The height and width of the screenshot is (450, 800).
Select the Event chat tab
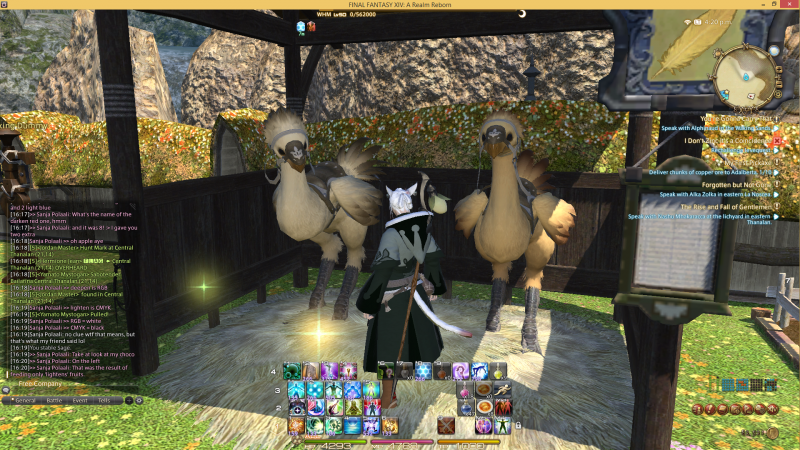(x=80, y=400)
